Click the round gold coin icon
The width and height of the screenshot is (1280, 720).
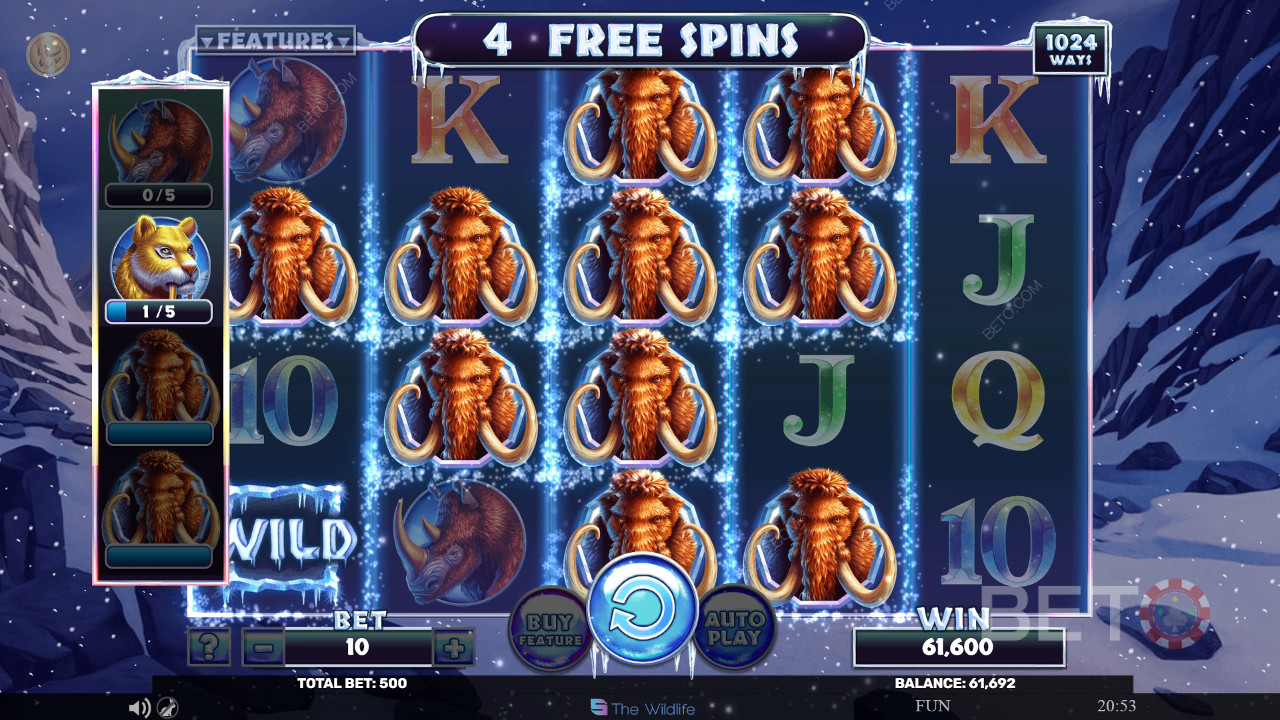coord(47,54)
